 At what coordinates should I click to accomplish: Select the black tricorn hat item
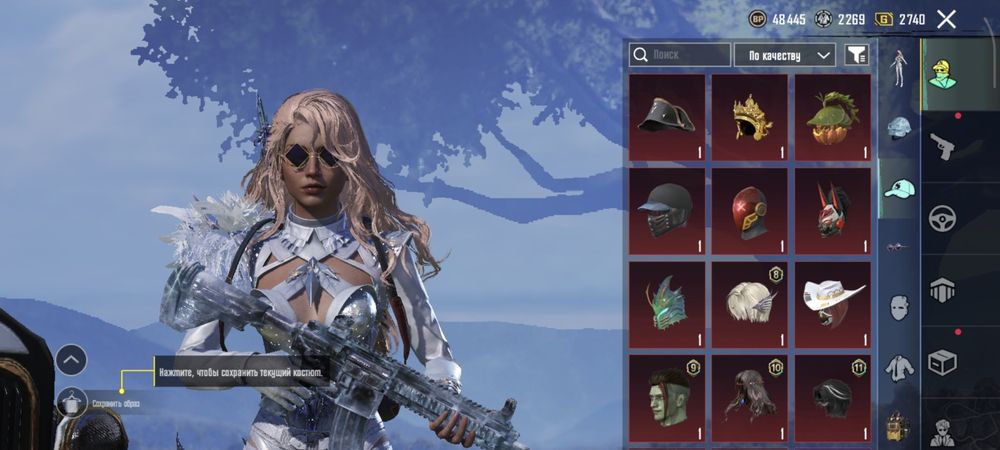point(667,117)
